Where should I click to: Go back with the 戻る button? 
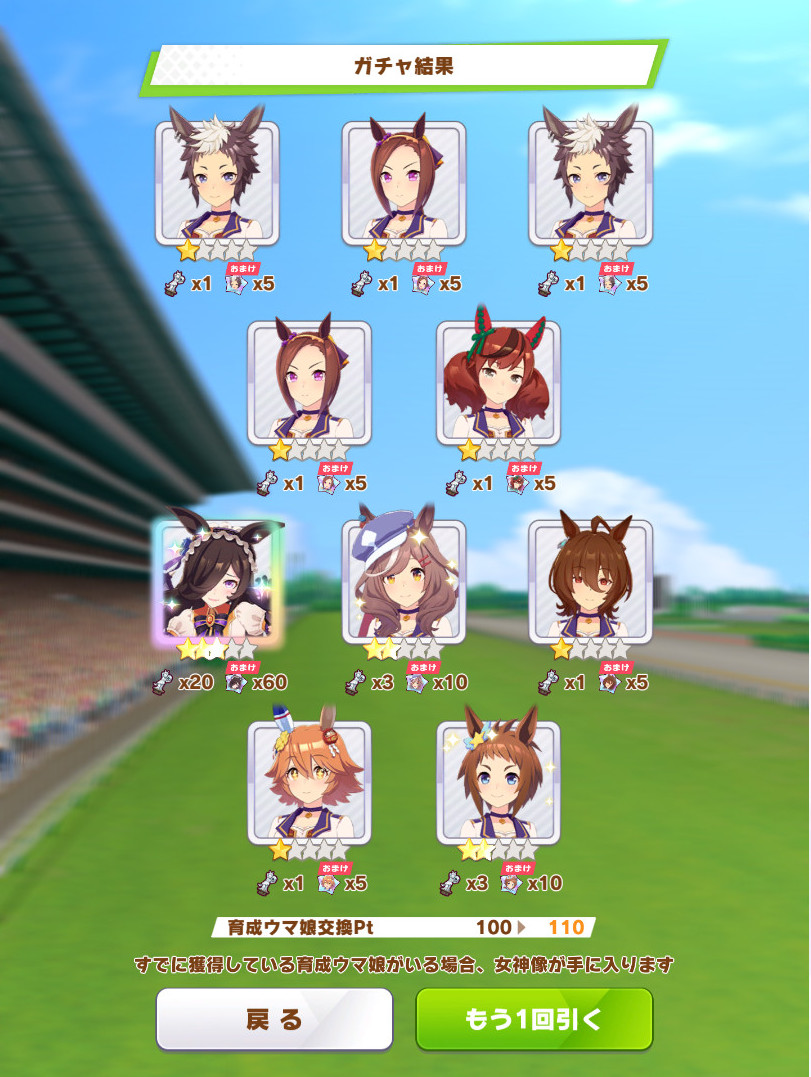[274, 1019]
